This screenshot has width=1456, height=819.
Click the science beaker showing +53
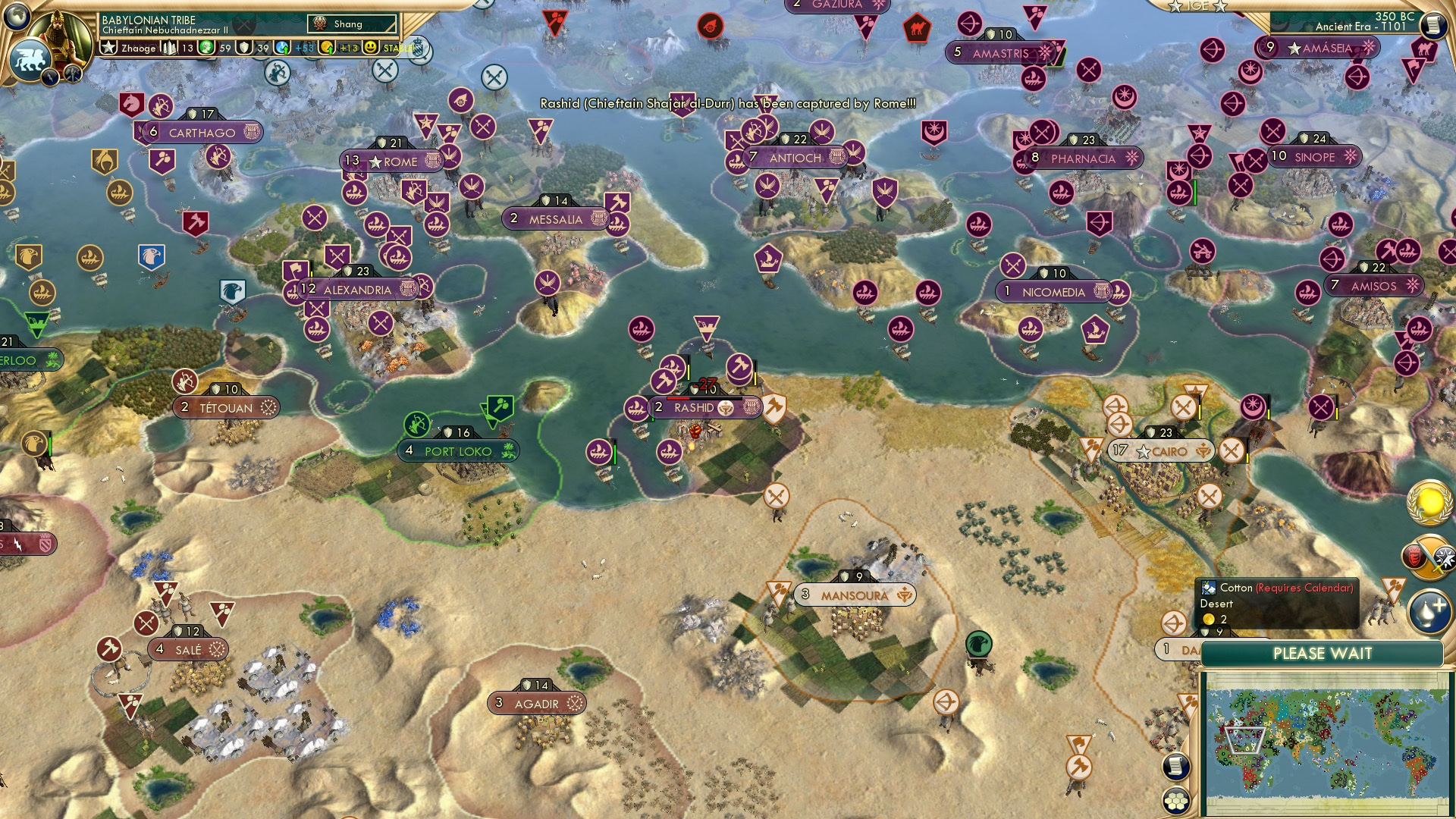282,48
